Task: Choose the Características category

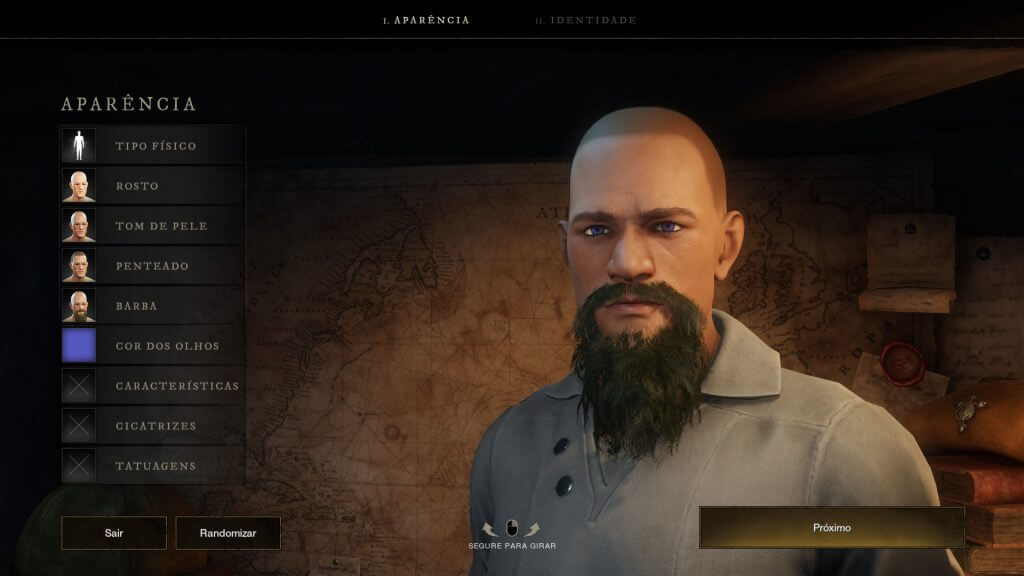Action: tap(153, 386)
